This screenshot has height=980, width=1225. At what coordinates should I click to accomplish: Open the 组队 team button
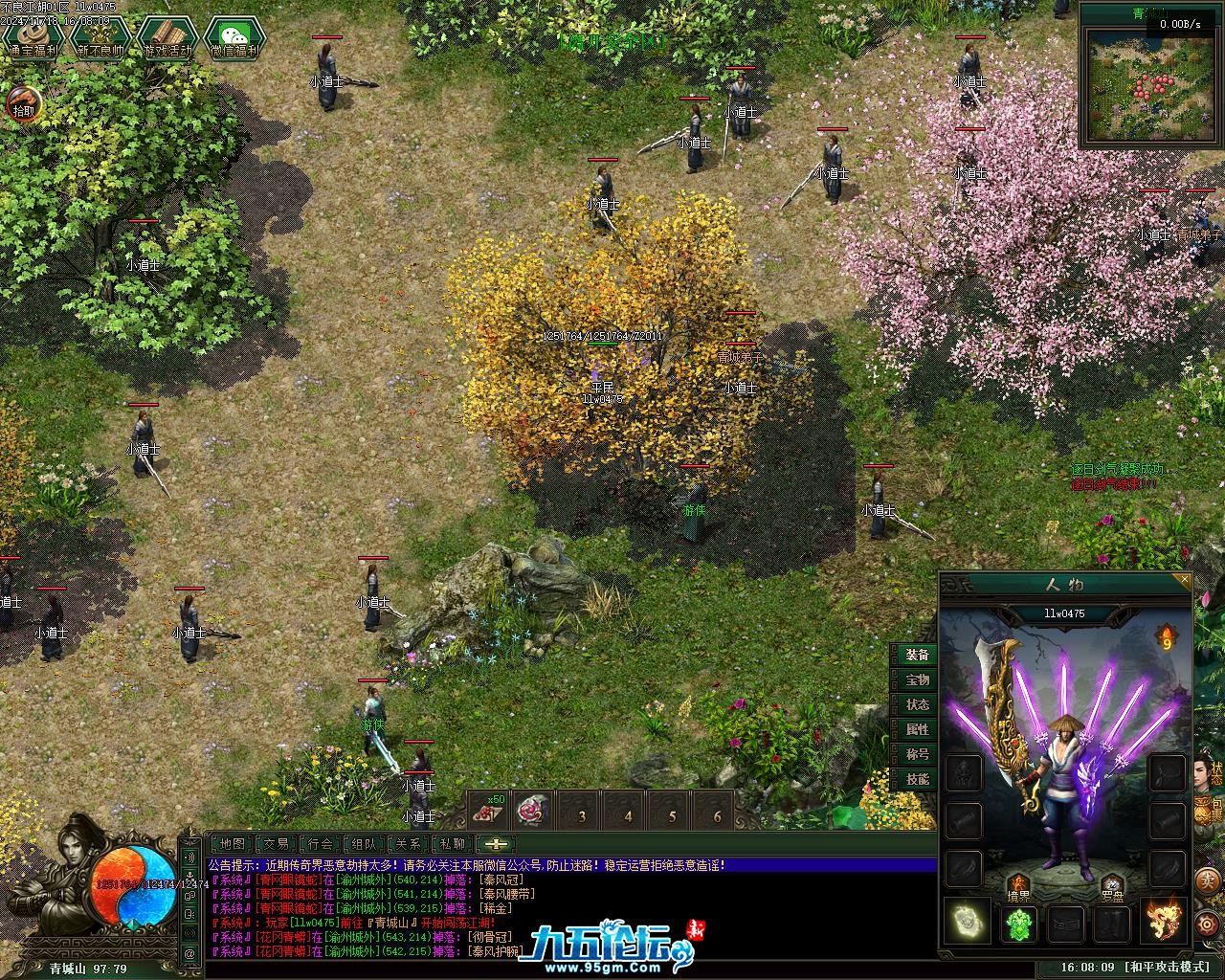coord(365,844)
